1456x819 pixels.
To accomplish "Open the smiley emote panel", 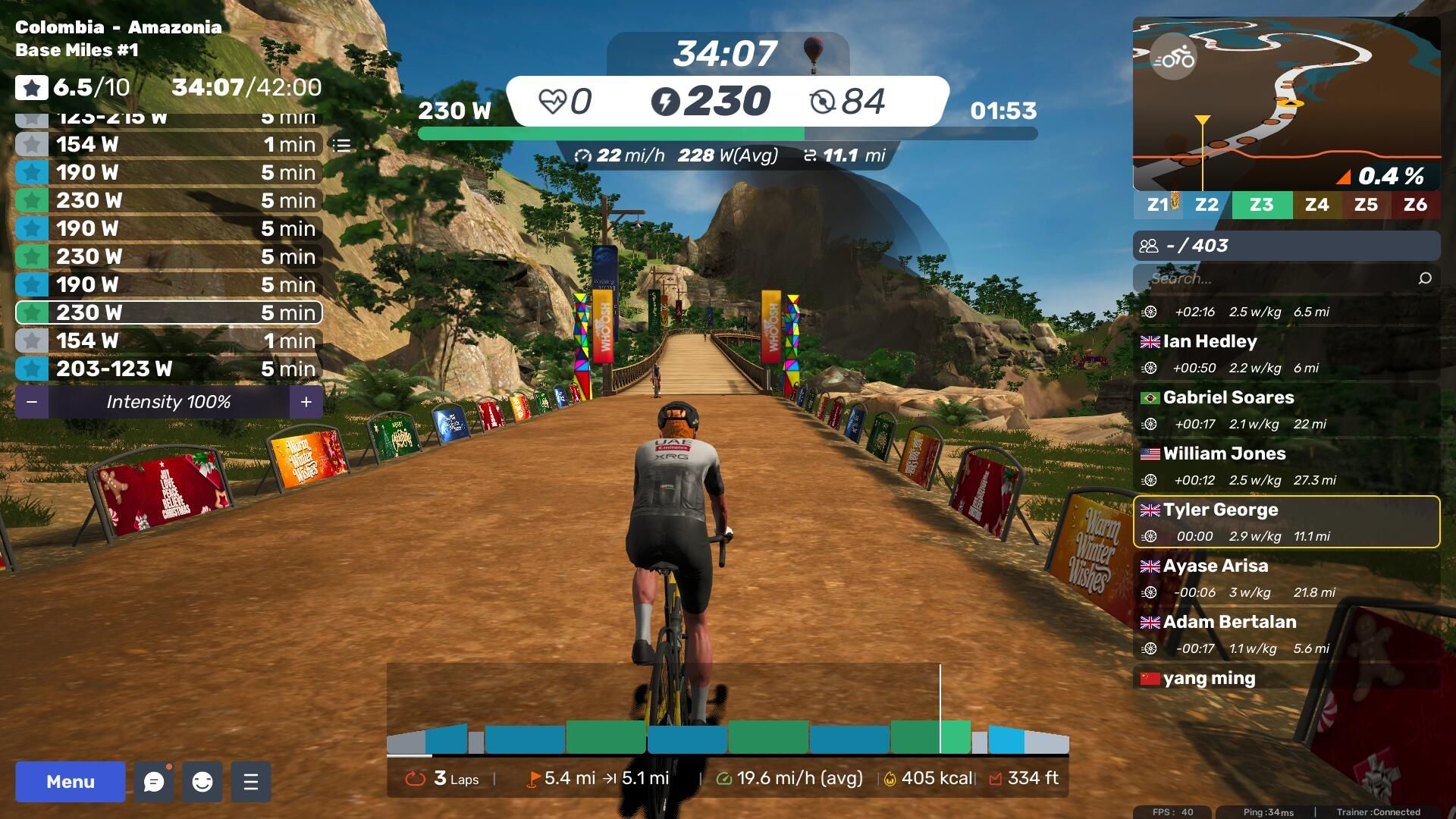I will [202, 782].
